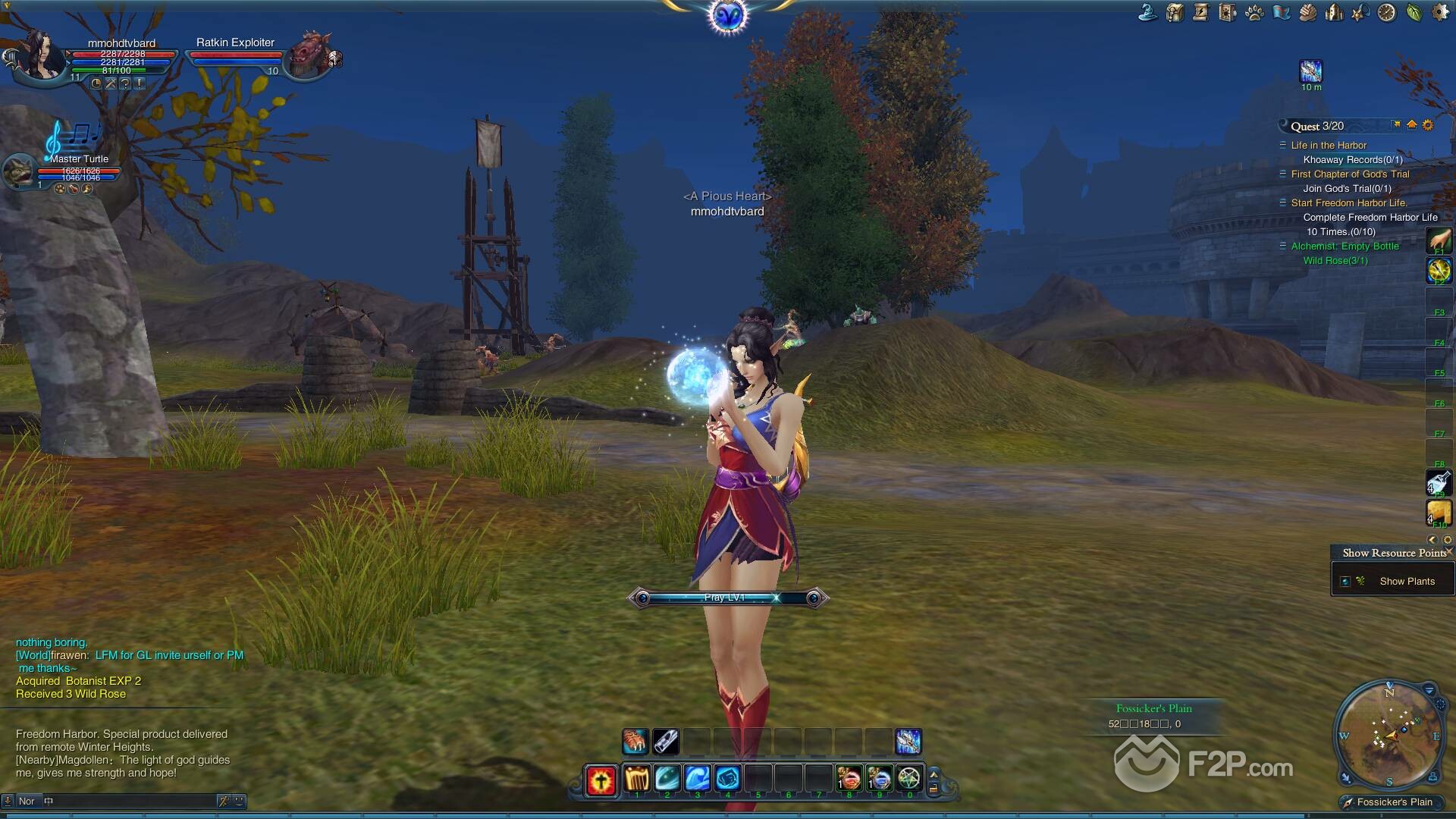Select the Master Turtle pet portrait

[18, 171]
